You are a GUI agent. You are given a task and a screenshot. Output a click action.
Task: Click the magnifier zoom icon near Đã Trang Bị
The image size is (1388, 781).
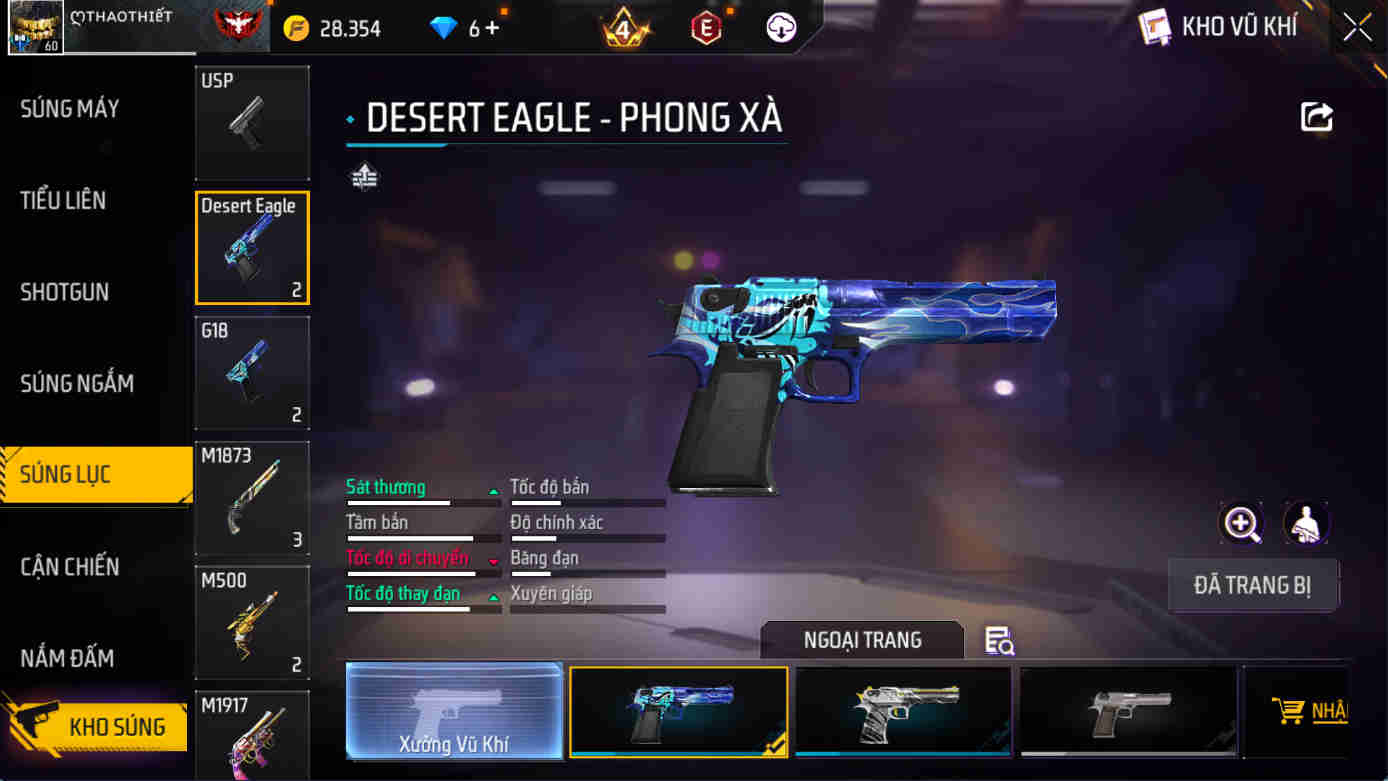1240,524
